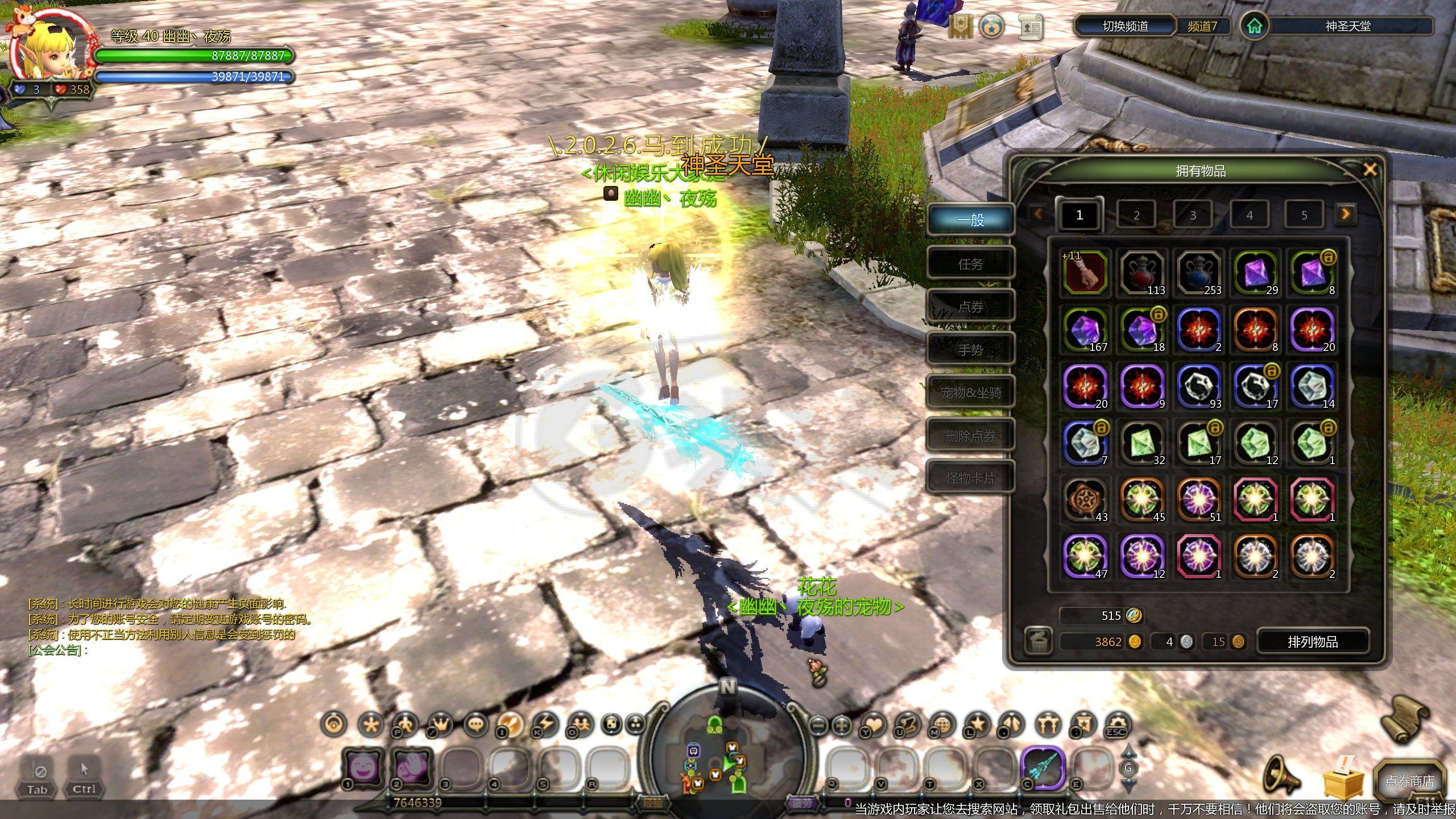Select the red potion stack of 113
This screenshot has width=1456, height=819.
1142,273
